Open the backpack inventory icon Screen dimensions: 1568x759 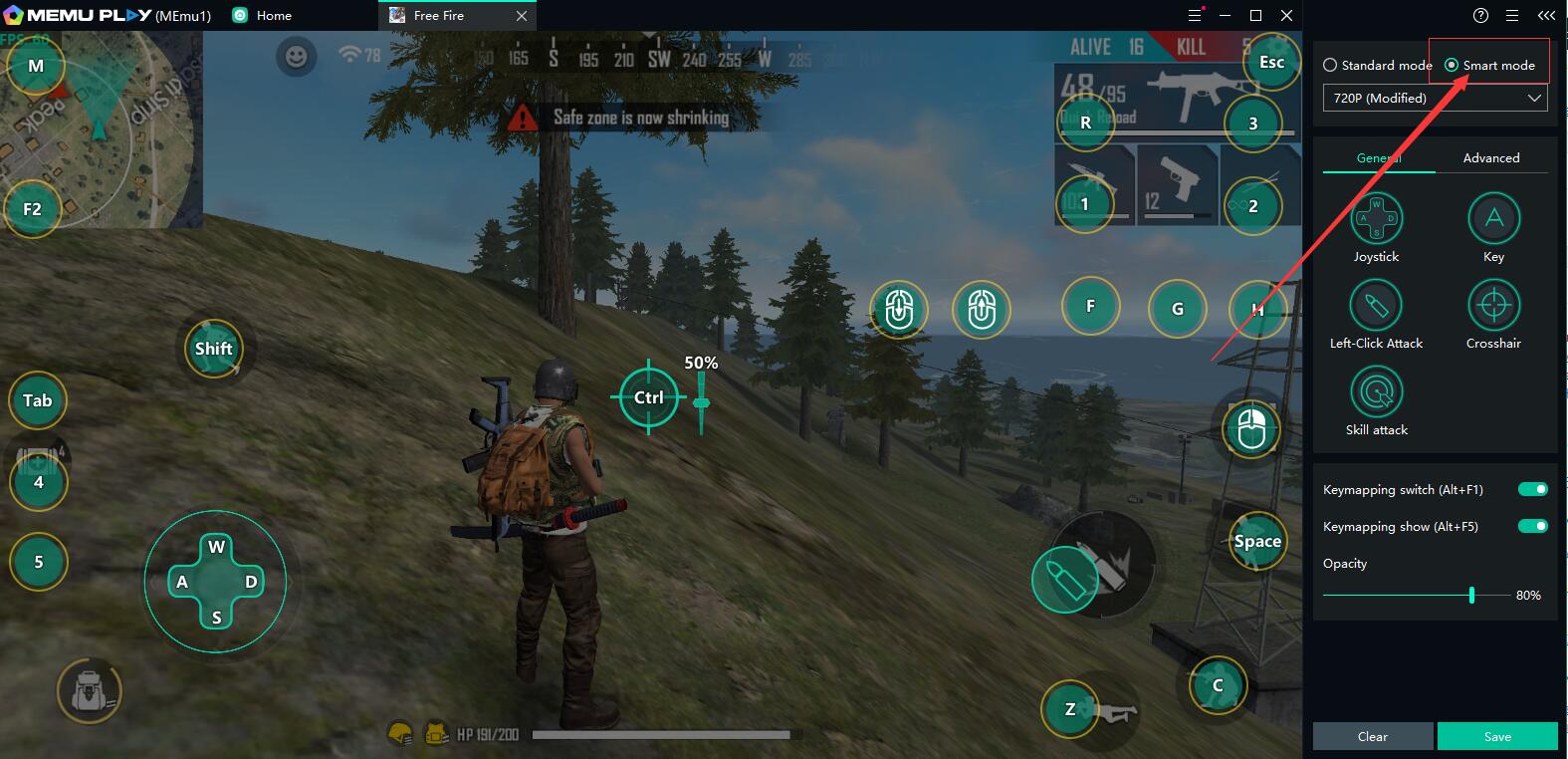[89, 690]
